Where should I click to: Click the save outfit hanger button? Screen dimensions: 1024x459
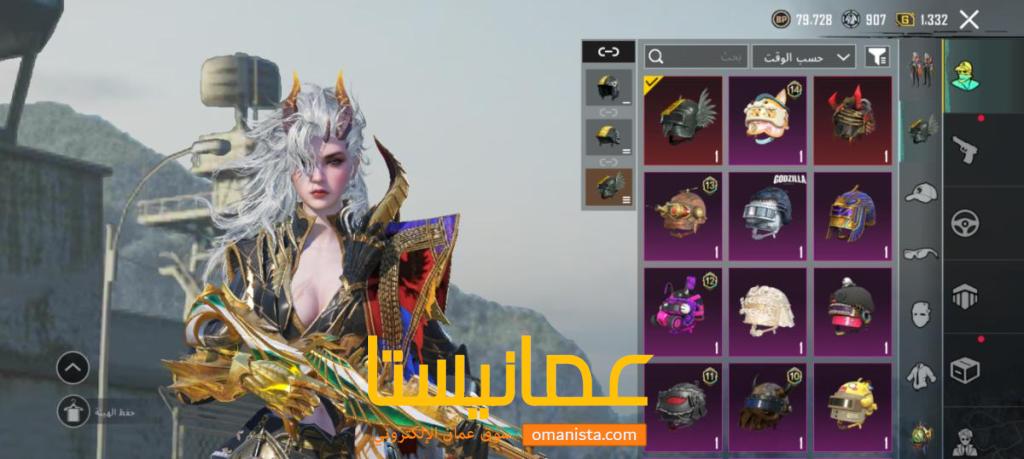[x=73, y=409]
